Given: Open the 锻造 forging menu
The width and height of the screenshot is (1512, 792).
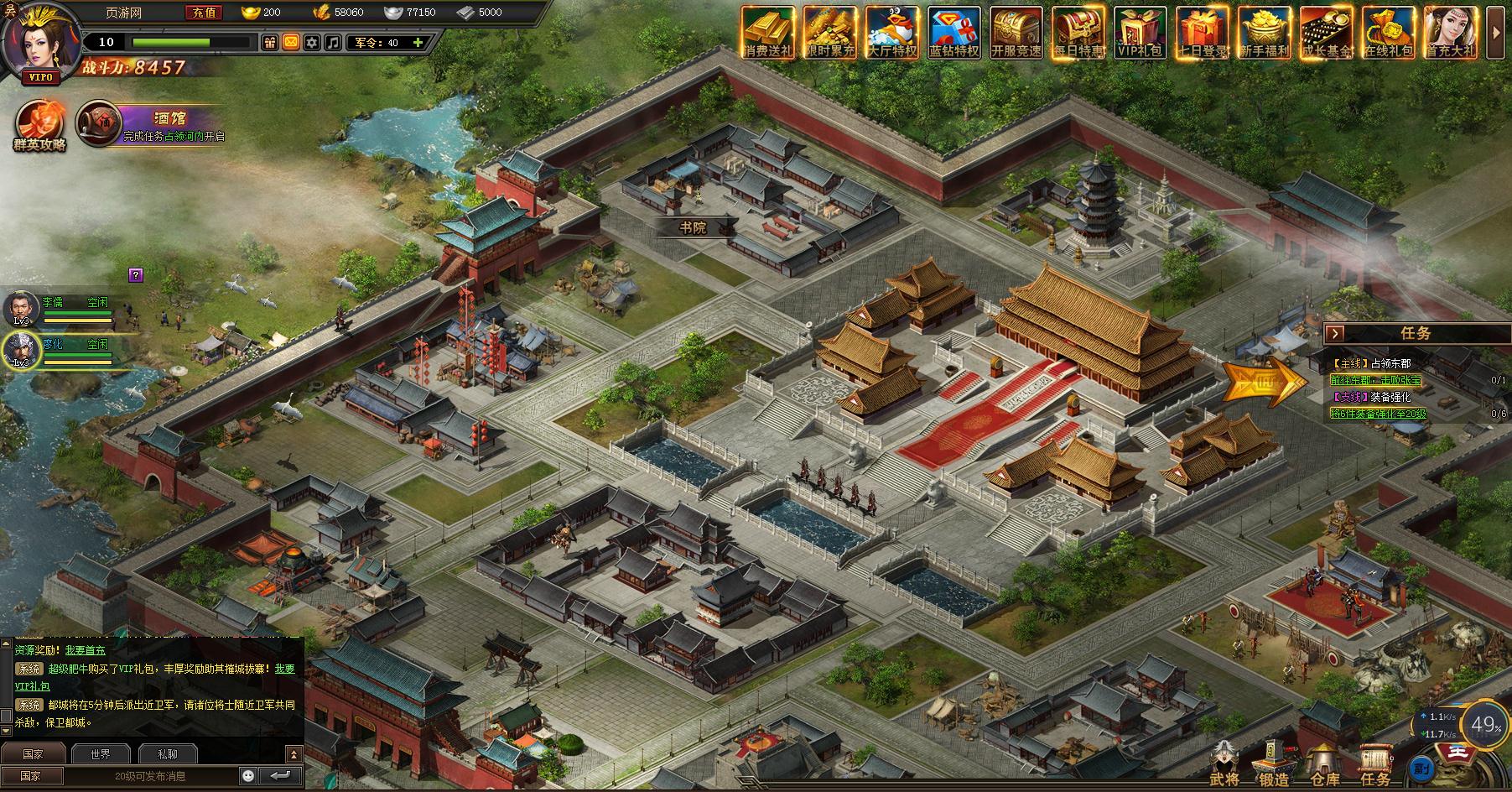Looking at the screenshot, I should 1274,765.
